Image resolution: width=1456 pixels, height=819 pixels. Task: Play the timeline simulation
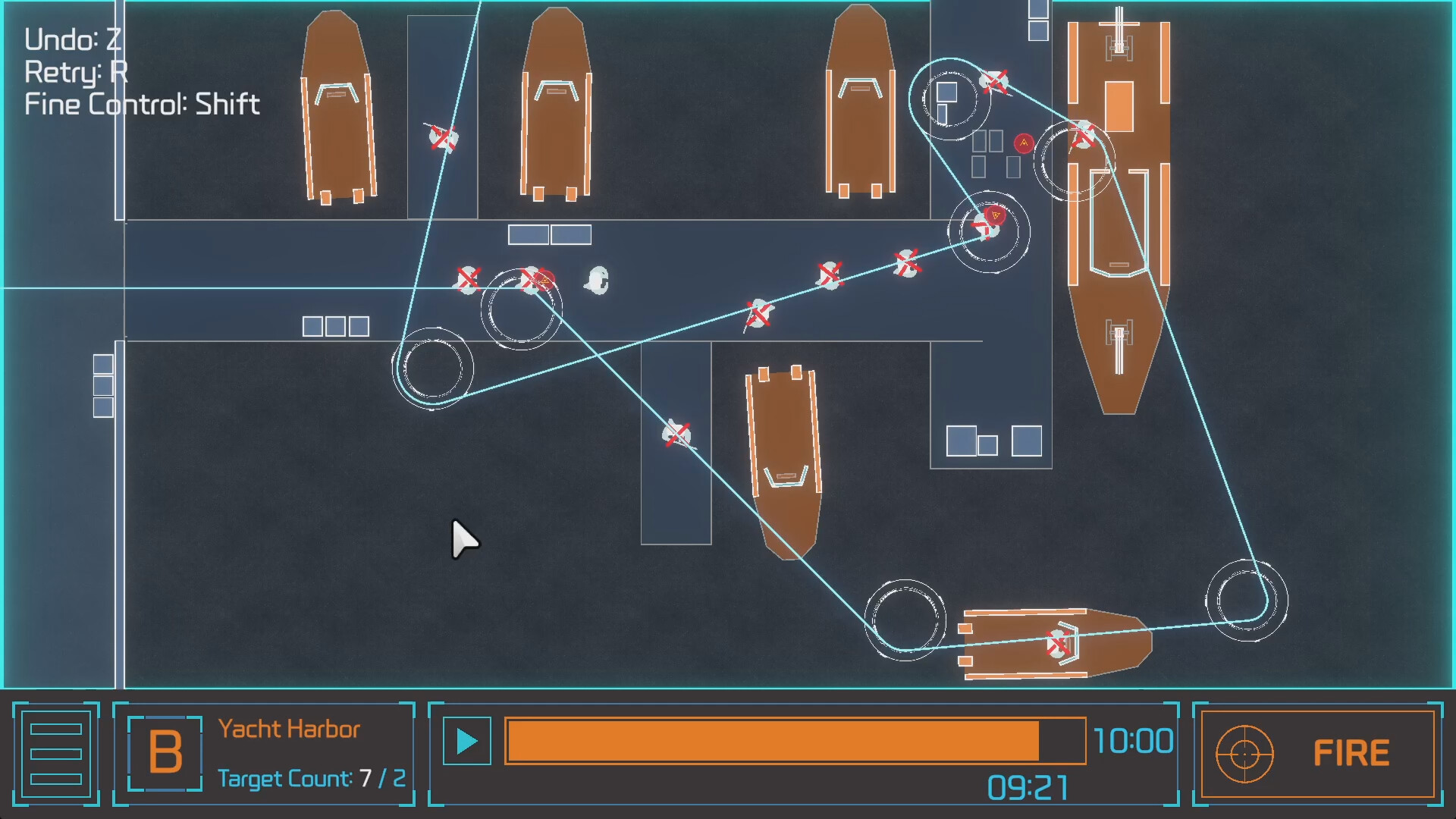tap(466, 741)
